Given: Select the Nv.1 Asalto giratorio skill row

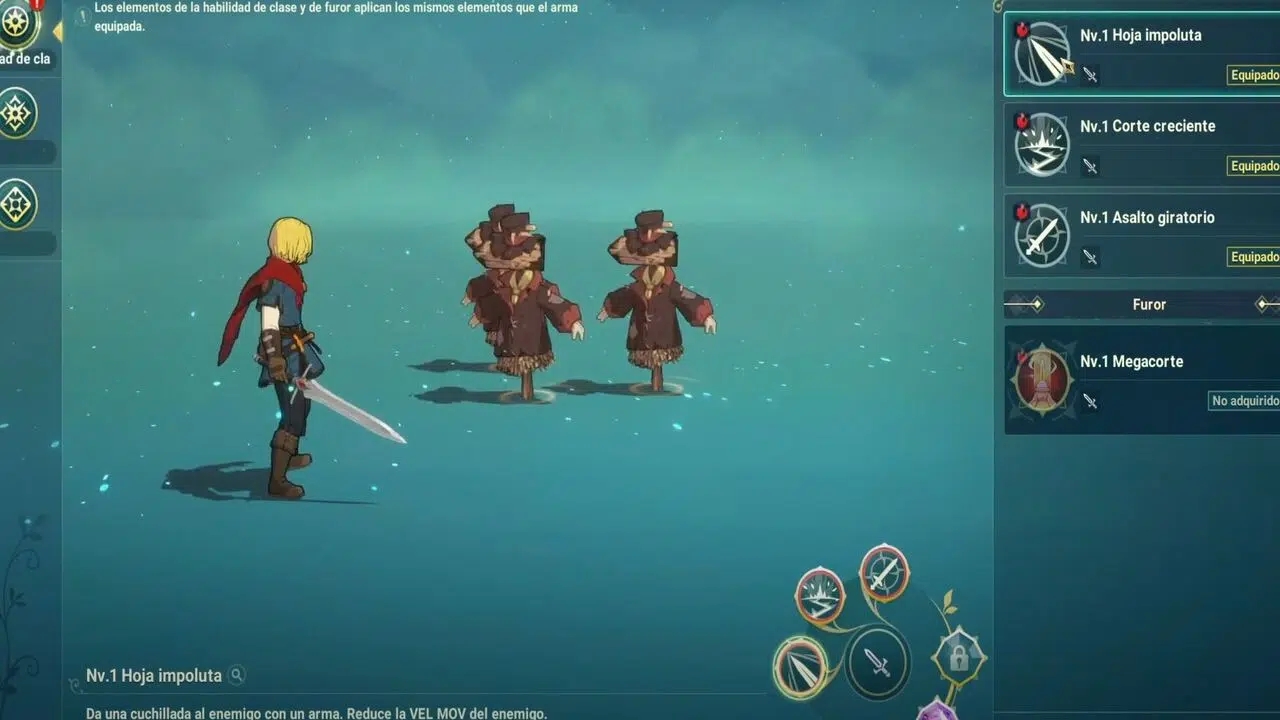Looking at the screenshot, I should [x=1141, y=236].
